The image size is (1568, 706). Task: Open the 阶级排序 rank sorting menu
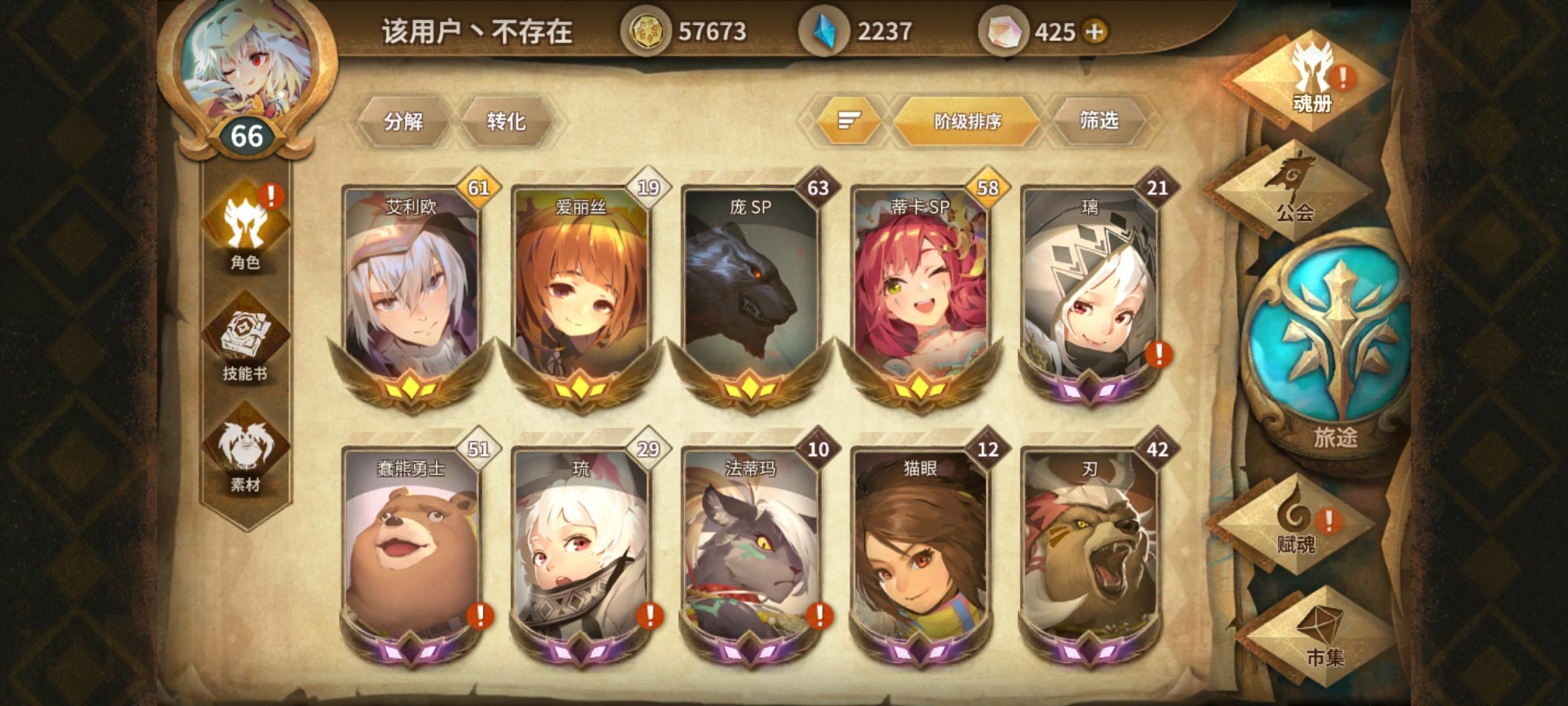[x=968, y=121]
